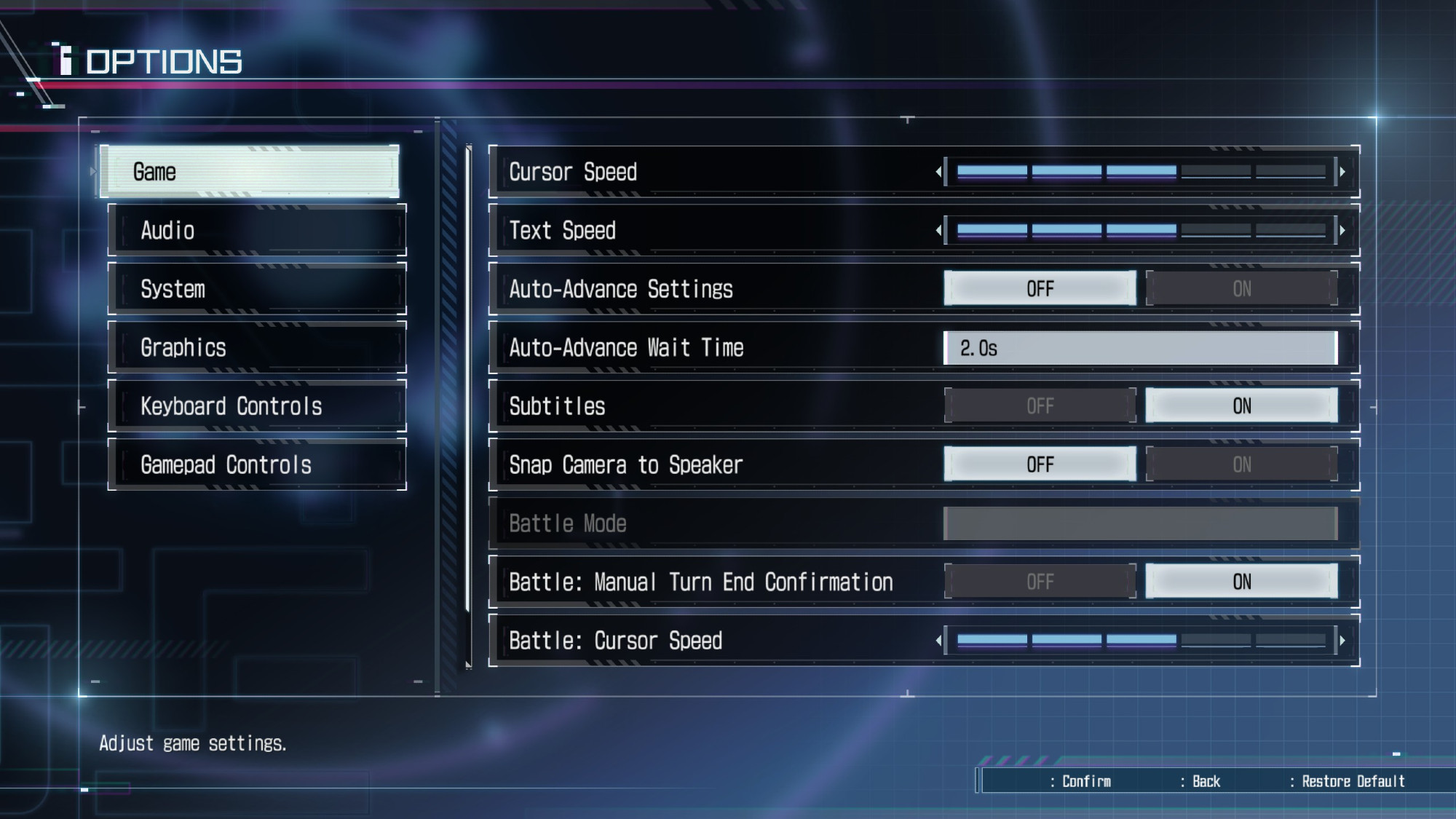Click the settings list scrollbar
The height and width of the screenshot is (819, 1456).
pos(469,406)
